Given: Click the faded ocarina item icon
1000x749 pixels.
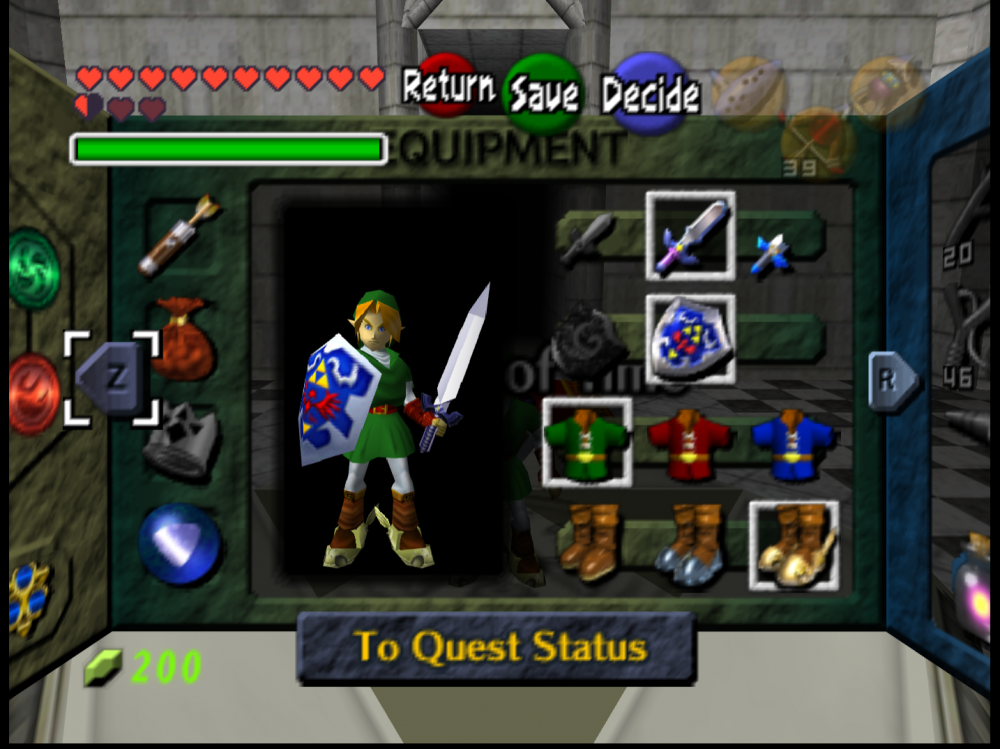Looking at the screenshot, I should click(x=747, y=90).
